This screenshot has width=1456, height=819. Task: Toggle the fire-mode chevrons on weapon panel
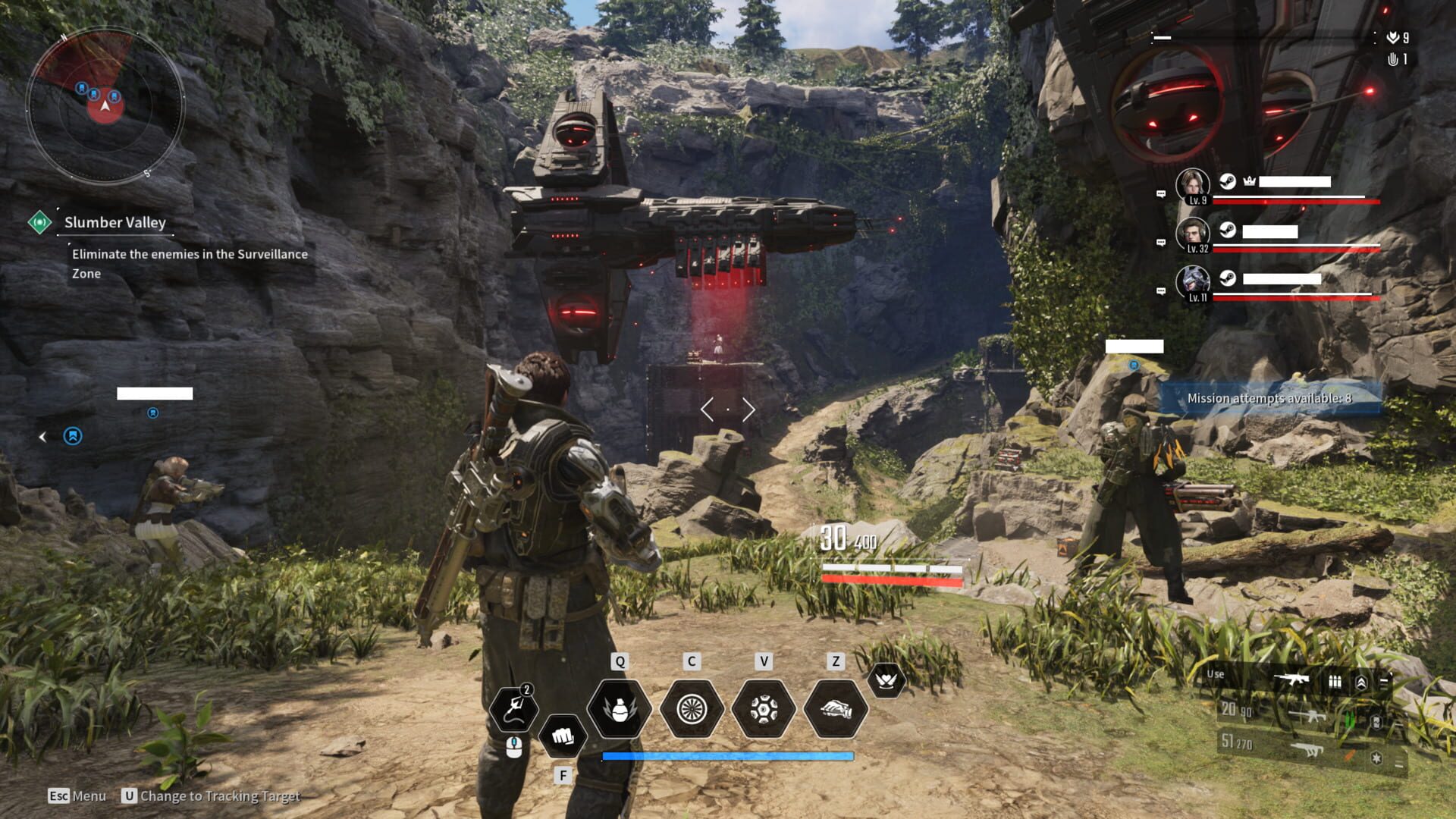[x=1361, y=682]
